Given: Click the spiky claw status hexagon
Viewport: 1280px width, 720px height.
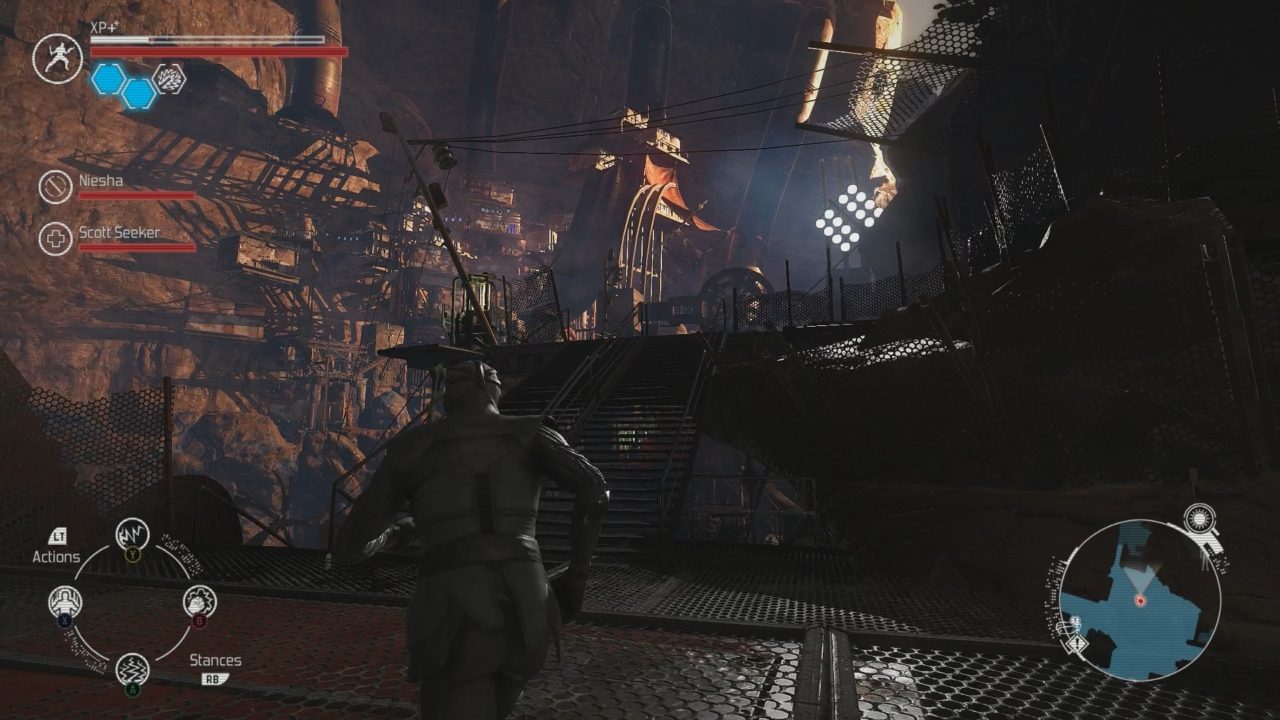Looking at the screenshot, I should 169,79.
